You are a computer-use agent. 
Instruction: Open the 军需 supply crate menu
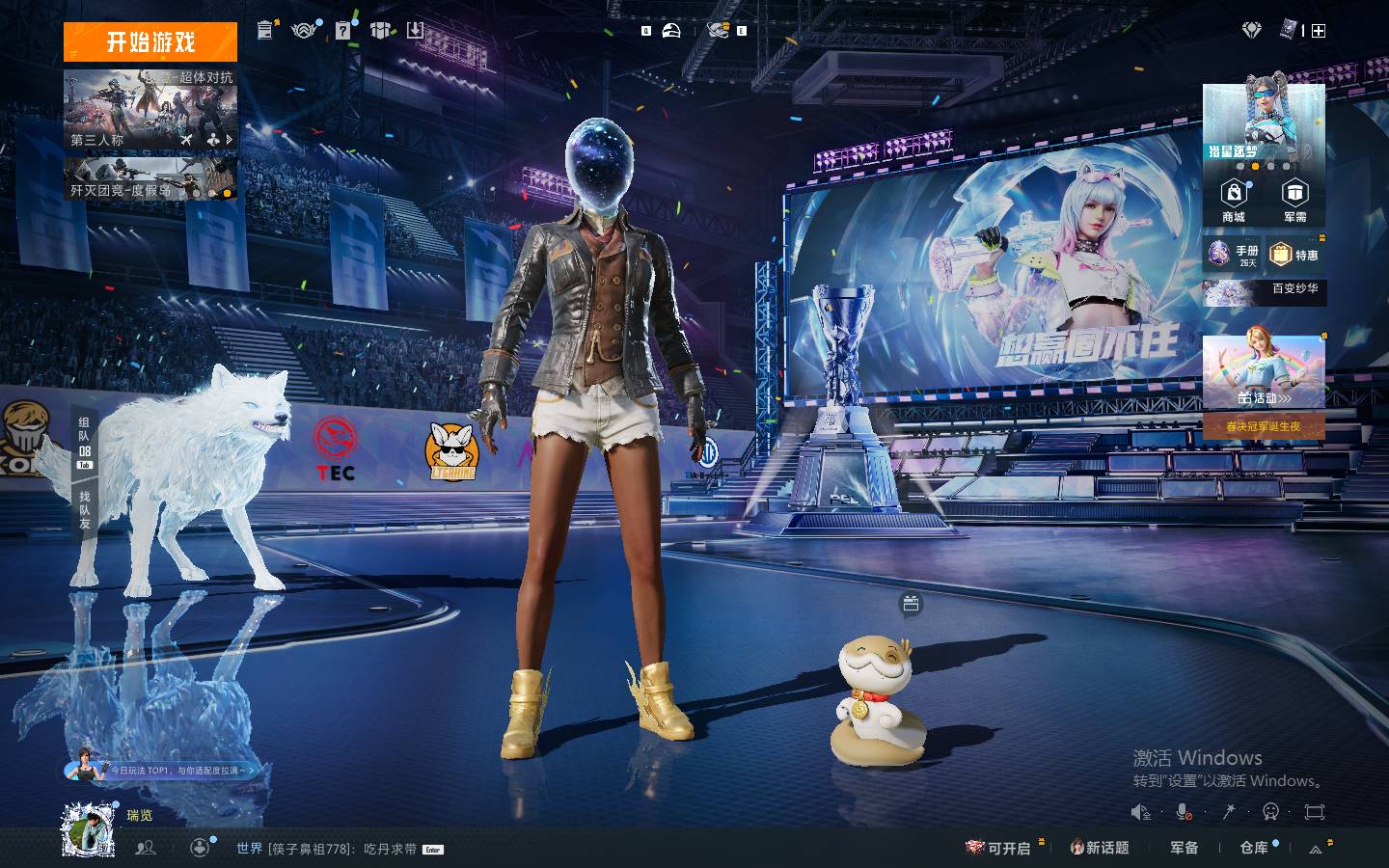point(1294,201)
